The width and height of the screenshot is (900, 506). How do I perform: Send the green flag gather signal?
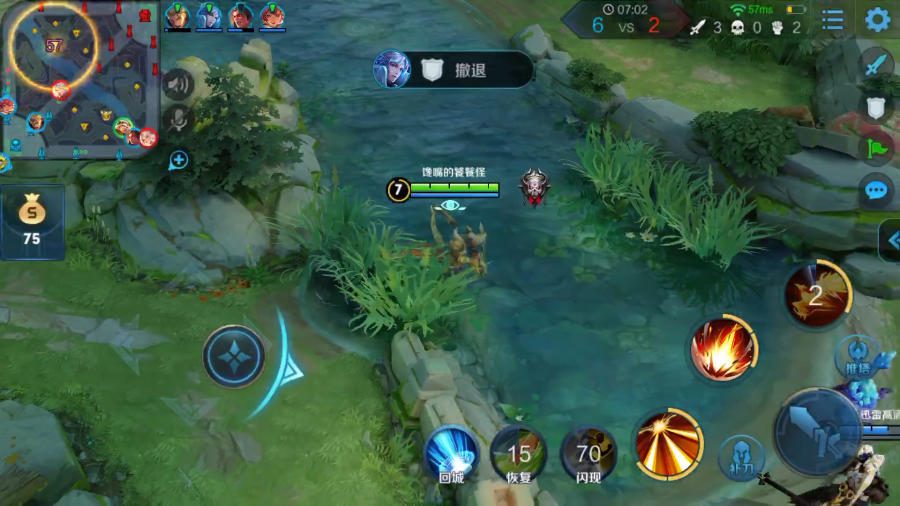pyautogui.click(x=877, y=149)
